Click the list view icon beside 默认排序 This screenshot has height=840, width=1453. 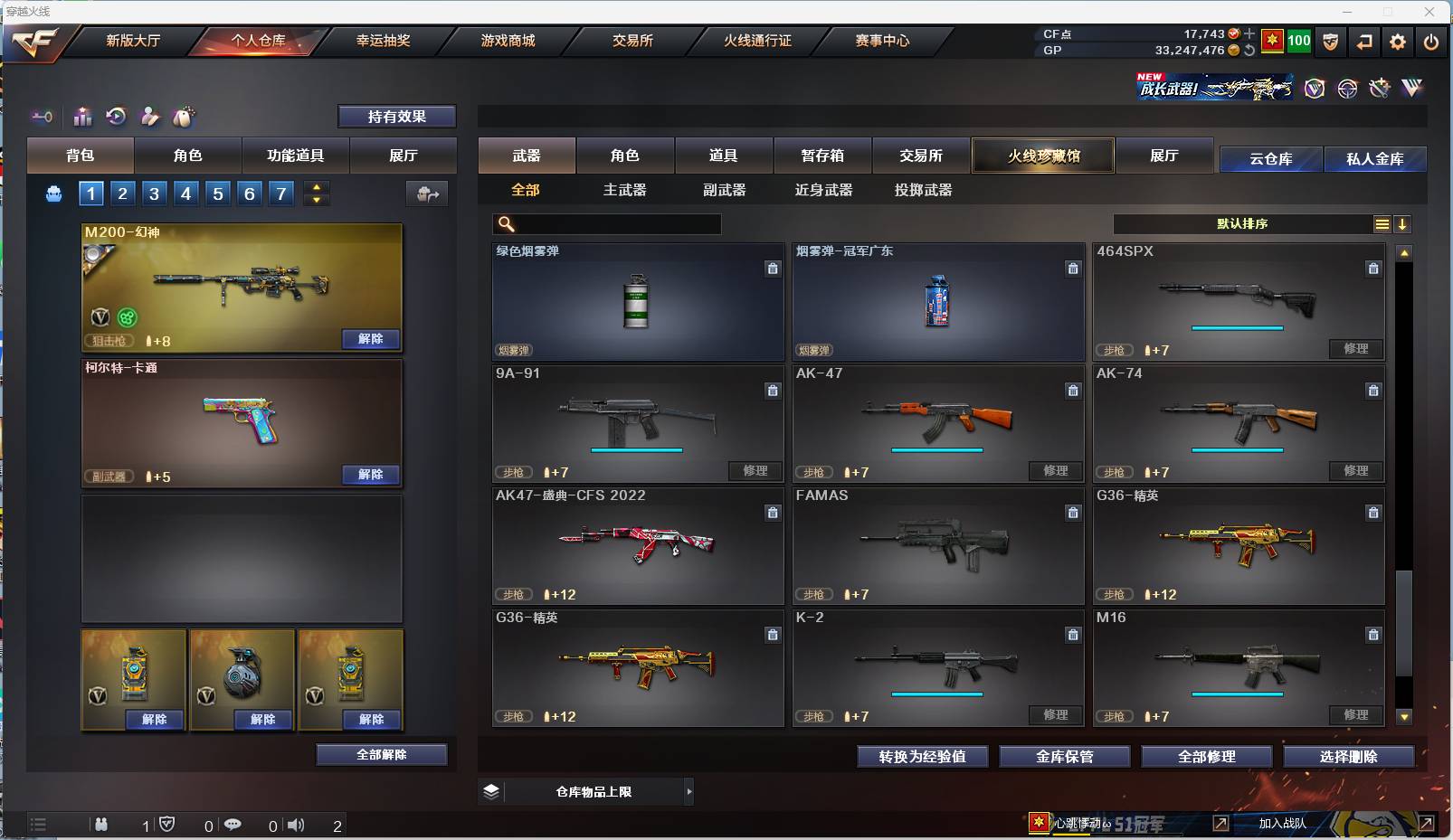coord(1382,223)
